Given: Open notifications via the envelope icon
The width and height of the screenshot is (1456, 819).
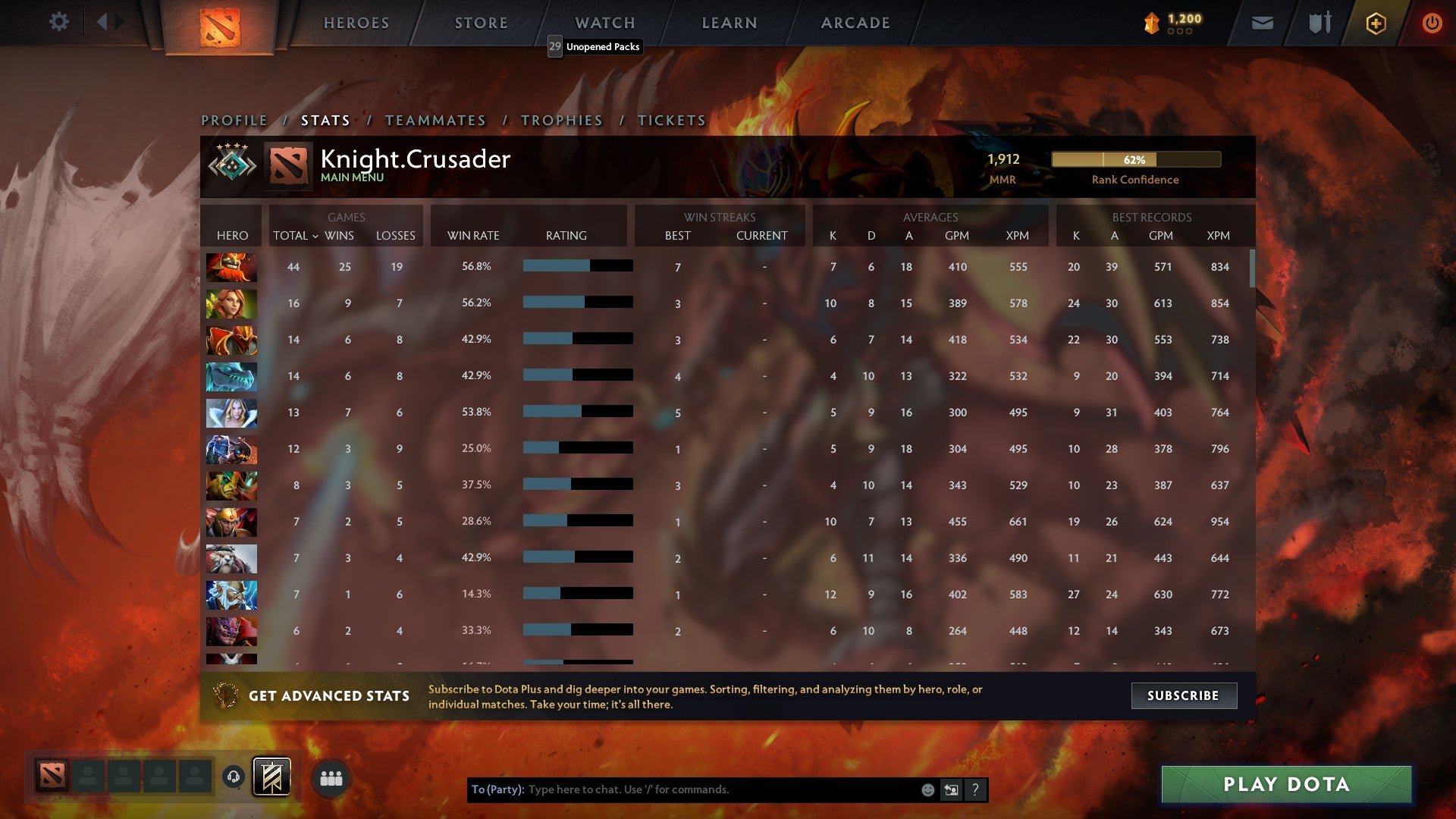Looking at the screenshot, I should click(1262, 23).
